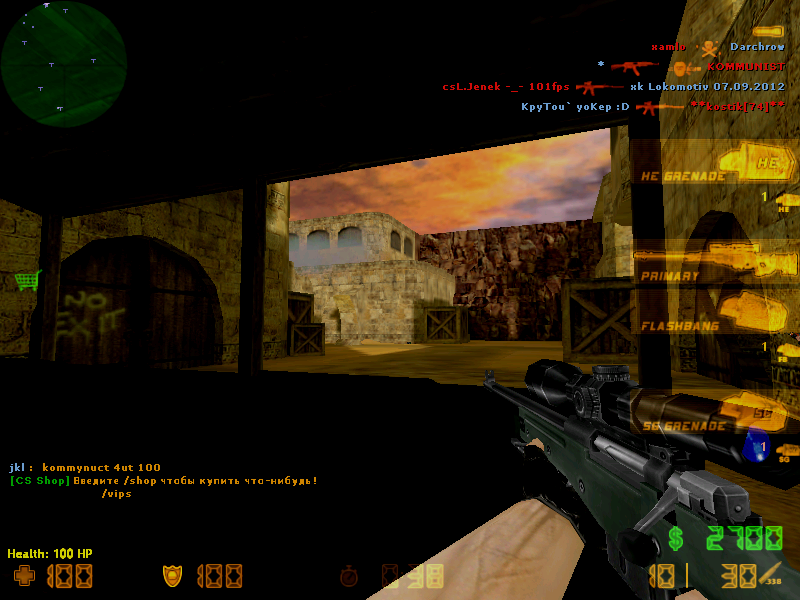
Task: Click the green radar minimap
Action: 64,63
